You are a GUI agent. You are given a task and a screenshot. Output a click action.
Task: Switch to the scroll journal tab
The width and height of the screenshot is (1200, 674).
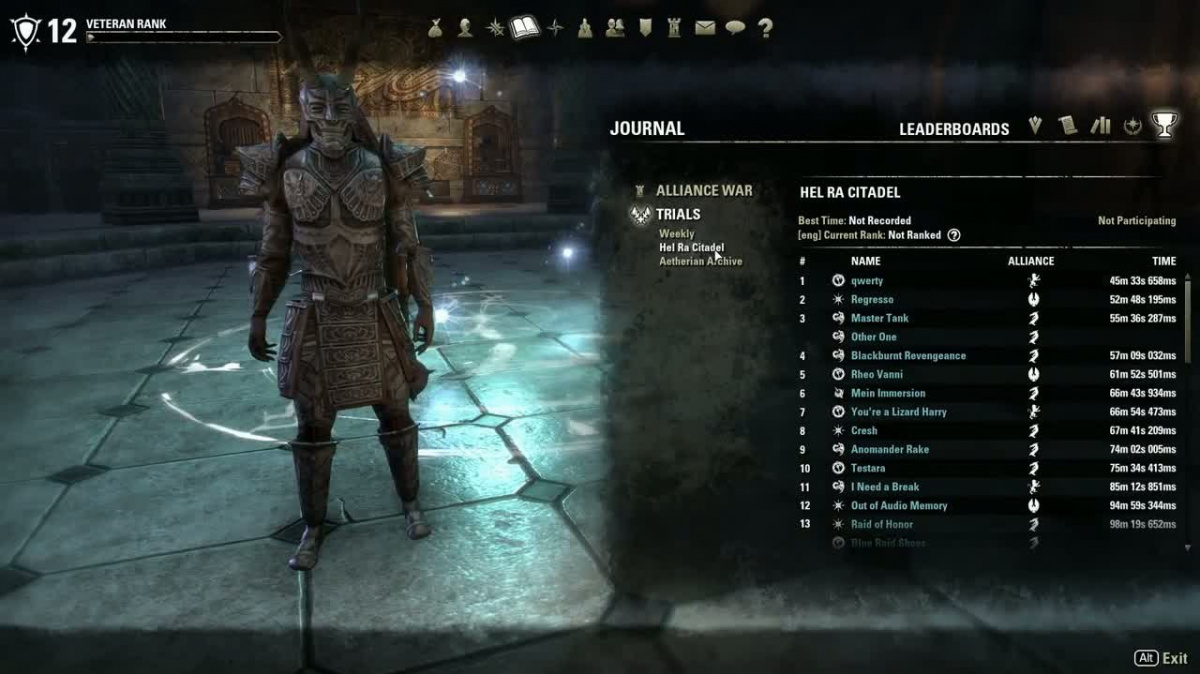click(x=1068, y=126)
